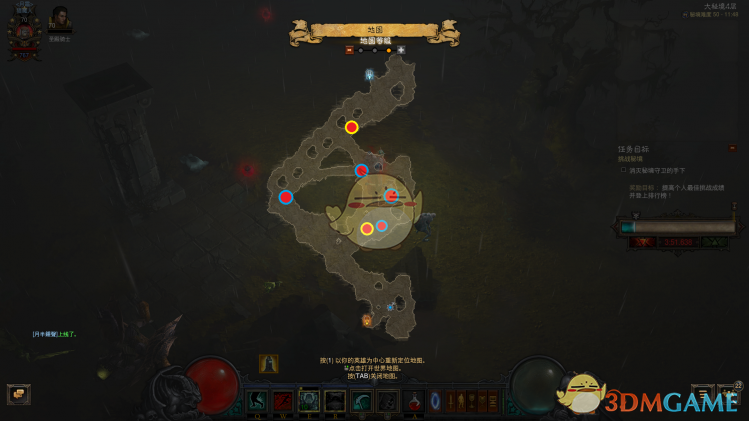Select the highlighted orange map zoom level dot
This screenshot has width=749, height=421.
(388, 49)
